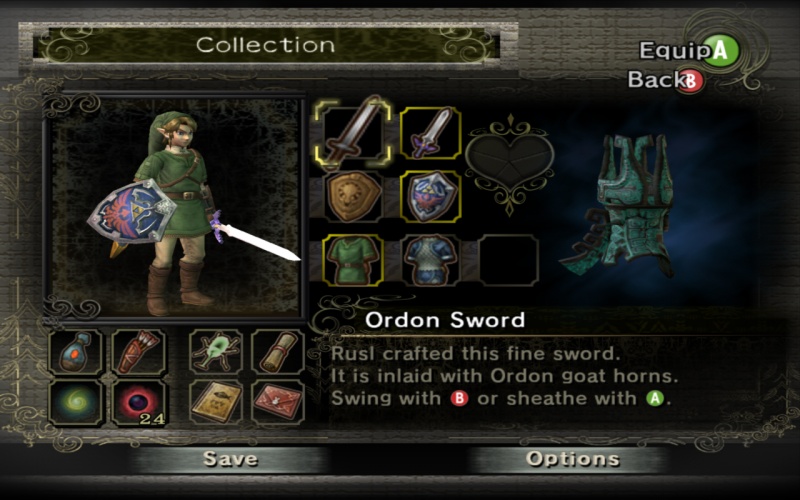Viewport: 800px width, 500px height.
Task: Select the wallet pouch icon
Action: click(77, 352)
